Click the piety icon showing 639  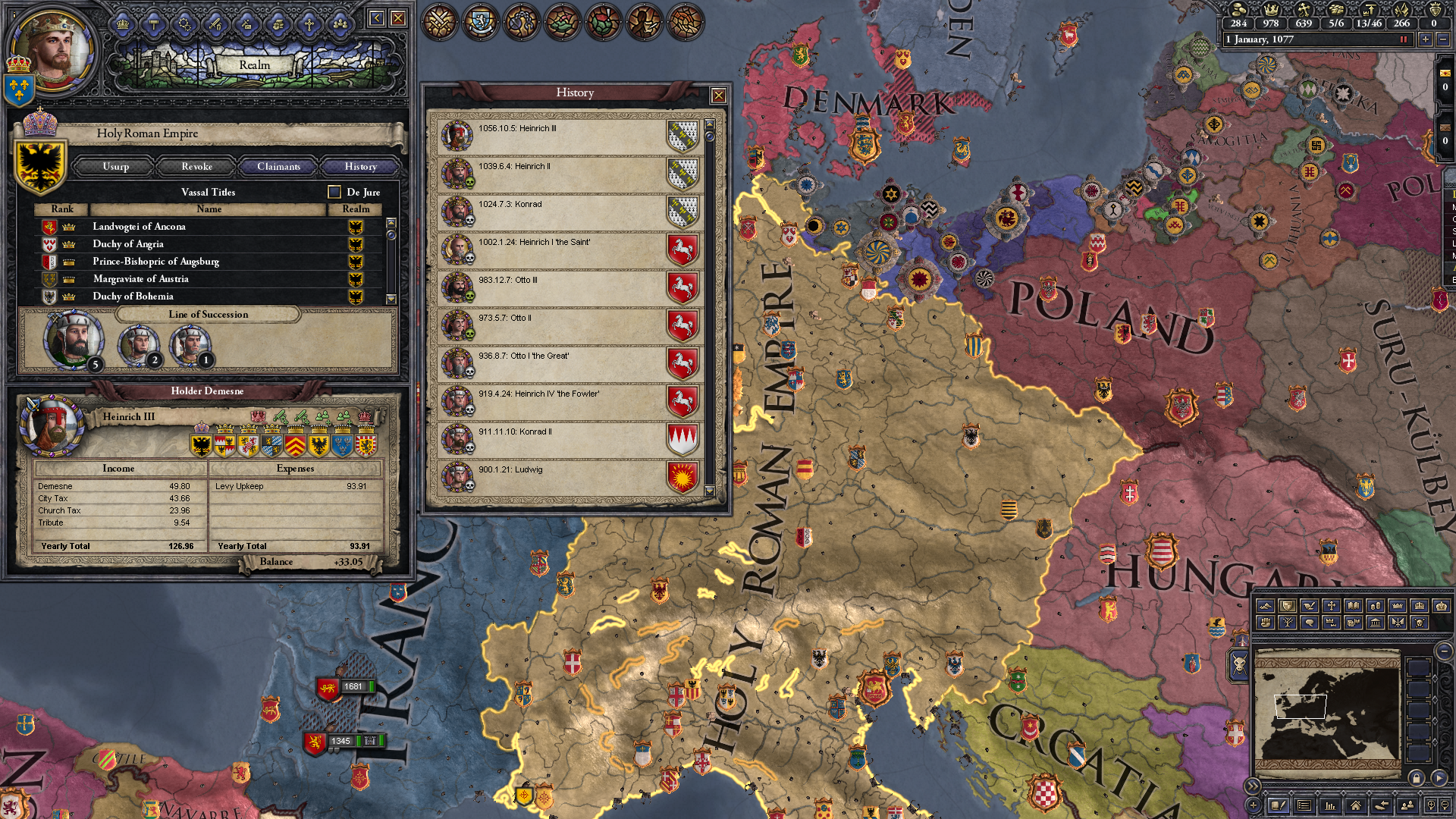[x=1304, y=11]
